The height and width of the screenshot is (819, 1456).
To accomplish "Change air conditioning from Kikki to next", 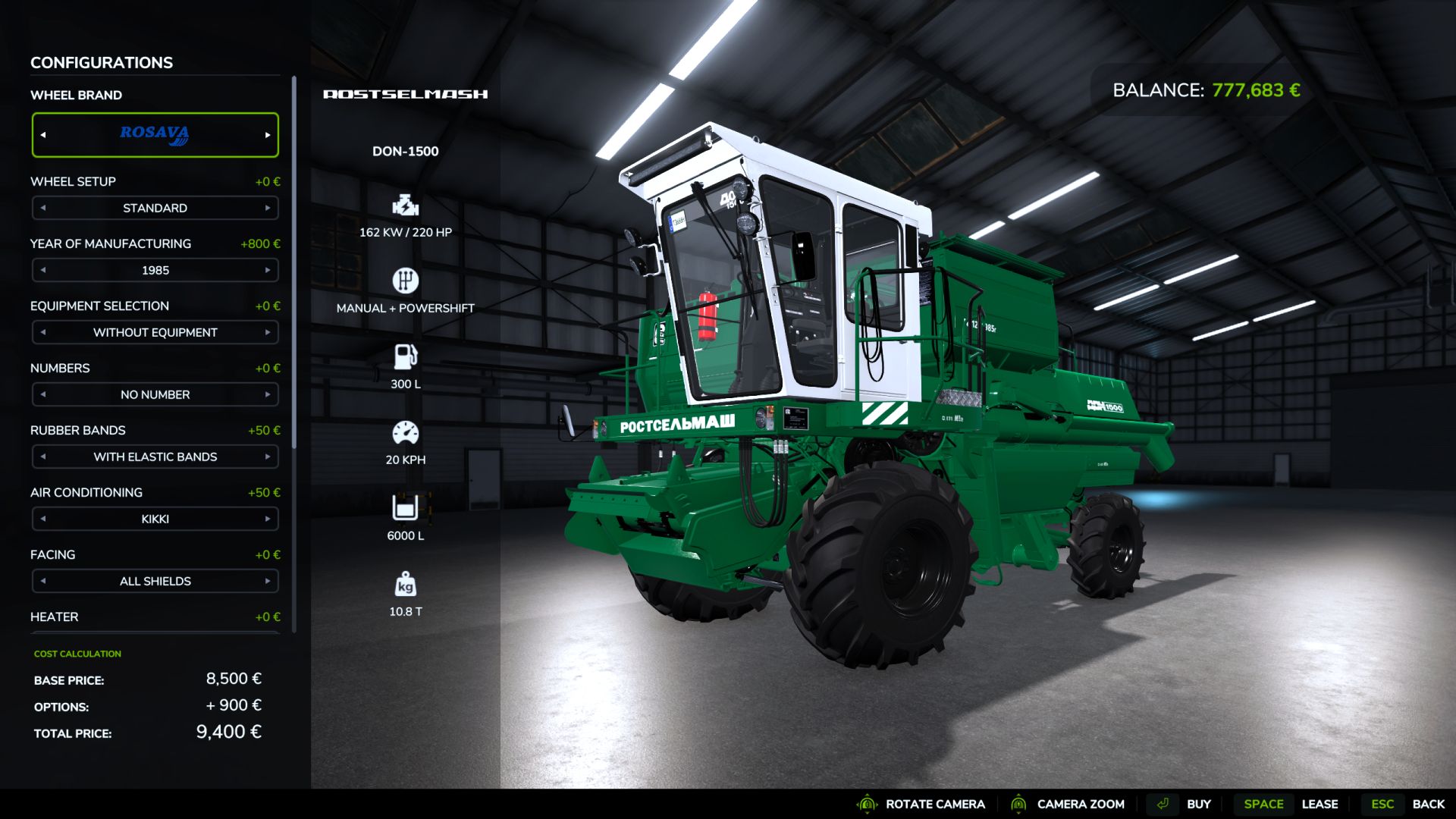I will coord(268,519).
